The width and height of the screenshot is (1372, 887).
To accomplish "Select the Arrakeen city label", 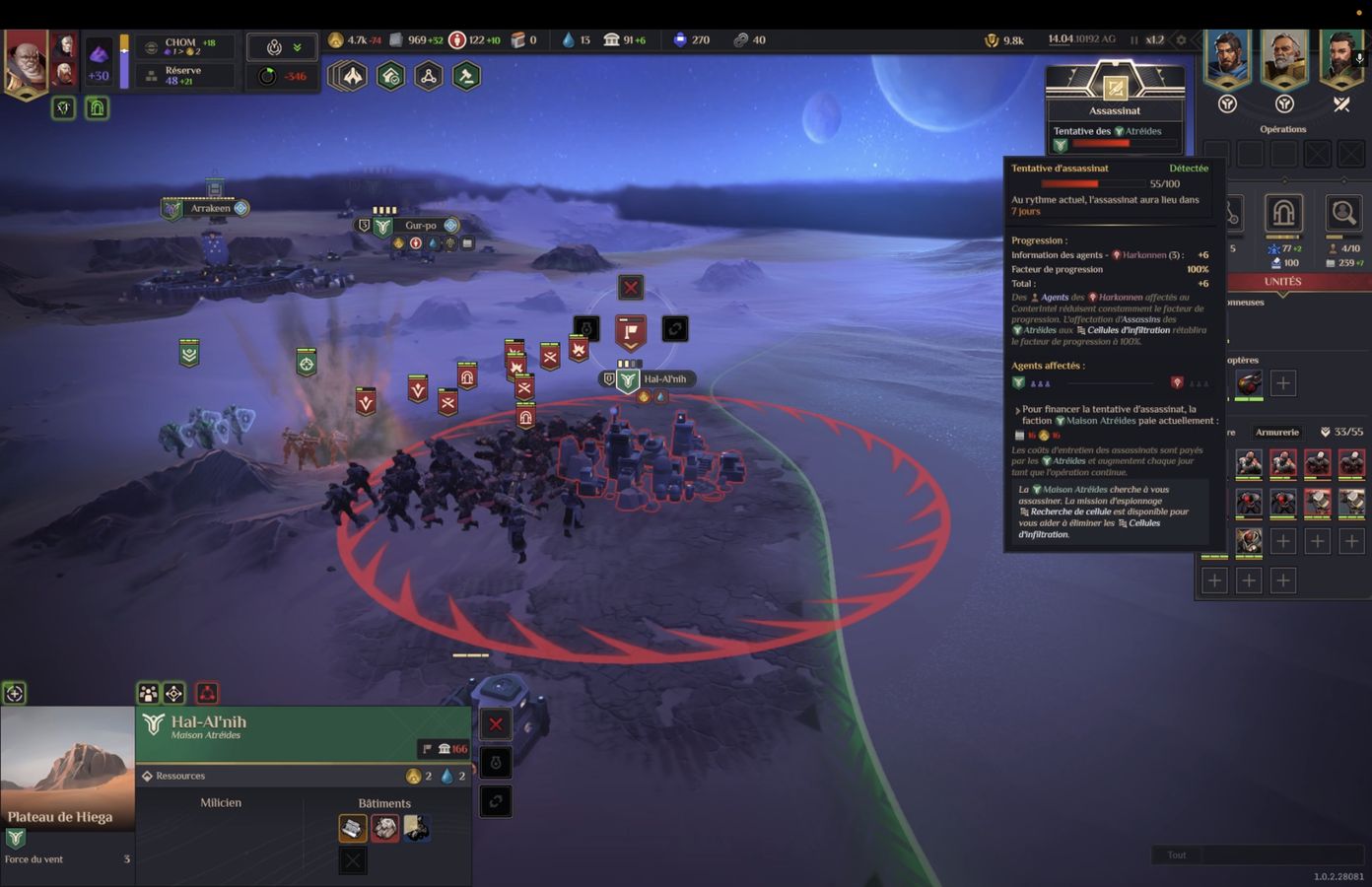I will point(210,208).
